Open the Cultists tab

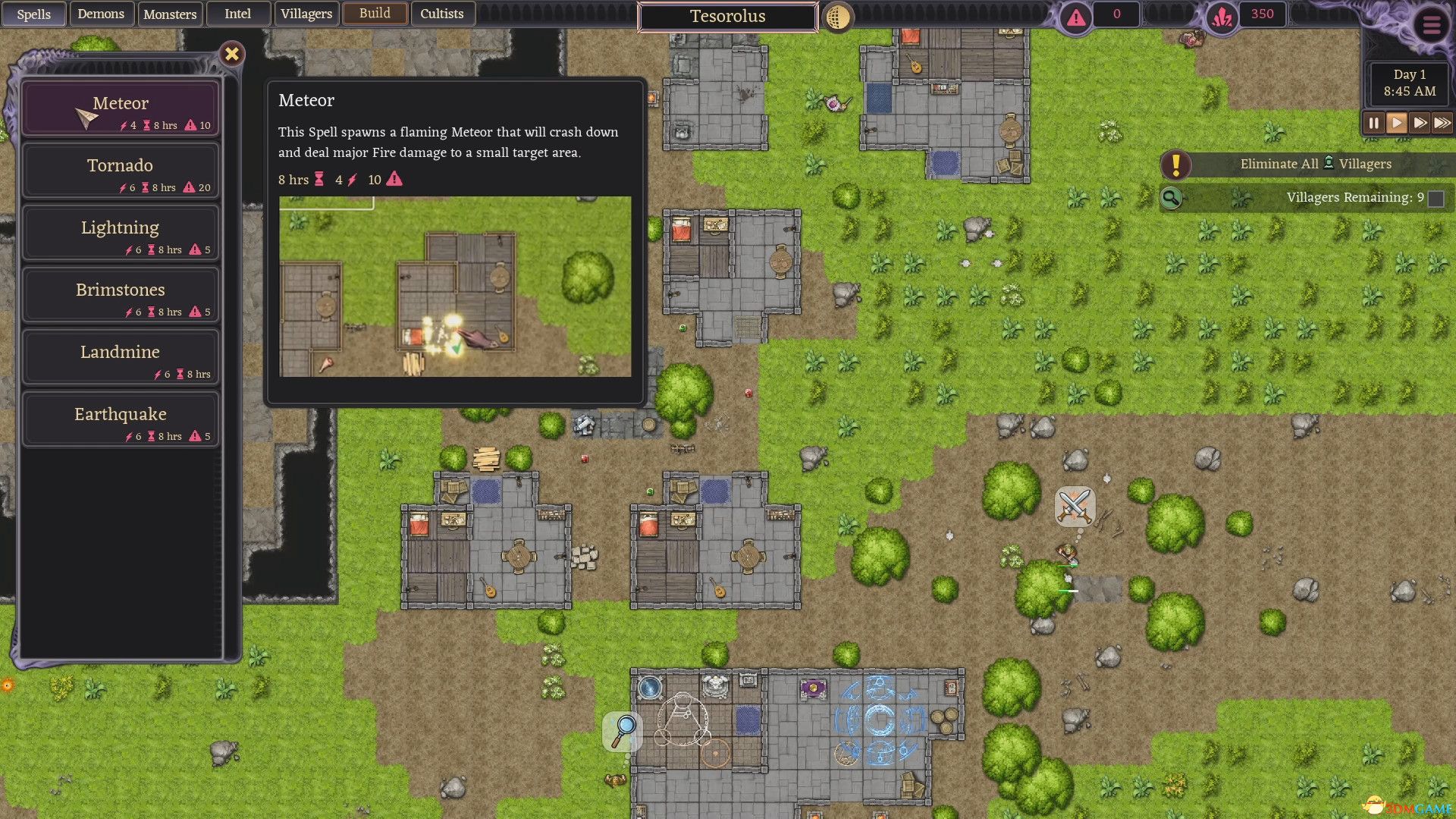(x=443, y=14)
